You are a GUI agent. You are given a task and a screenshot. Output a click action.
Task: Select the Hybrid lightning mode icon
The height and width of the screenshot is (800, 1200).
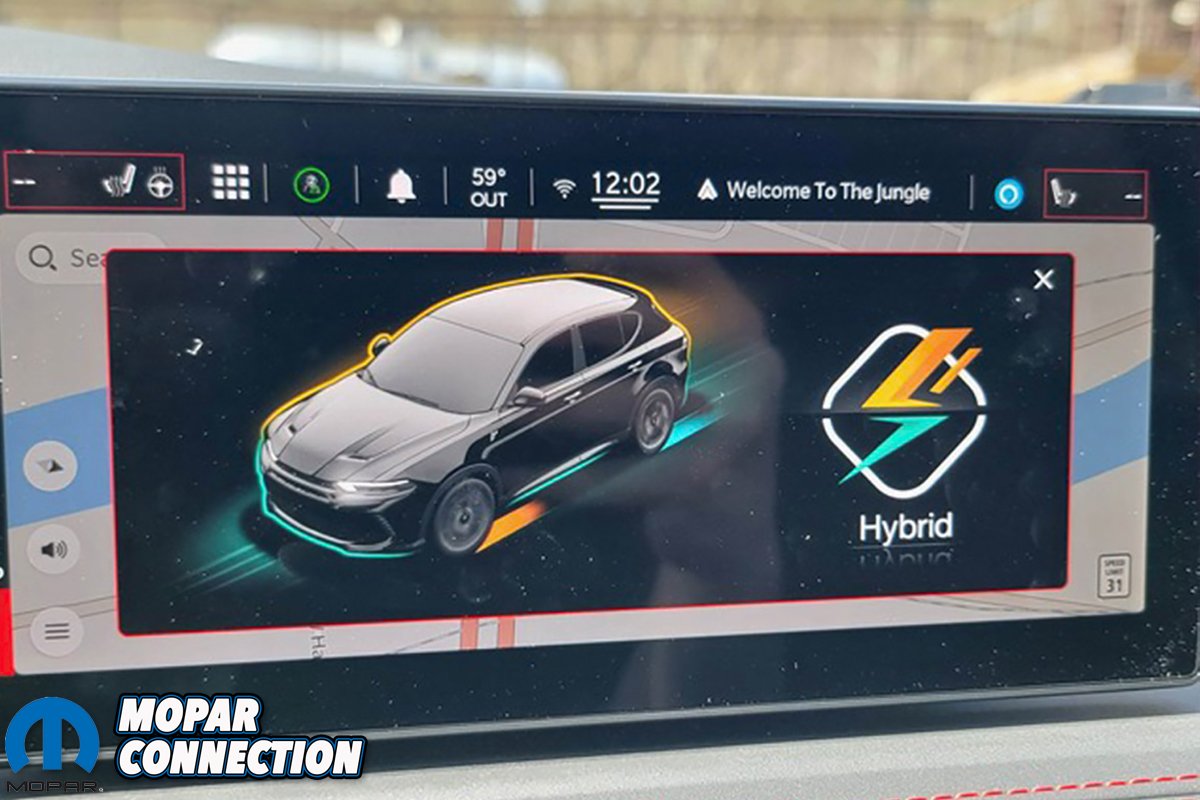click(904, 410)
